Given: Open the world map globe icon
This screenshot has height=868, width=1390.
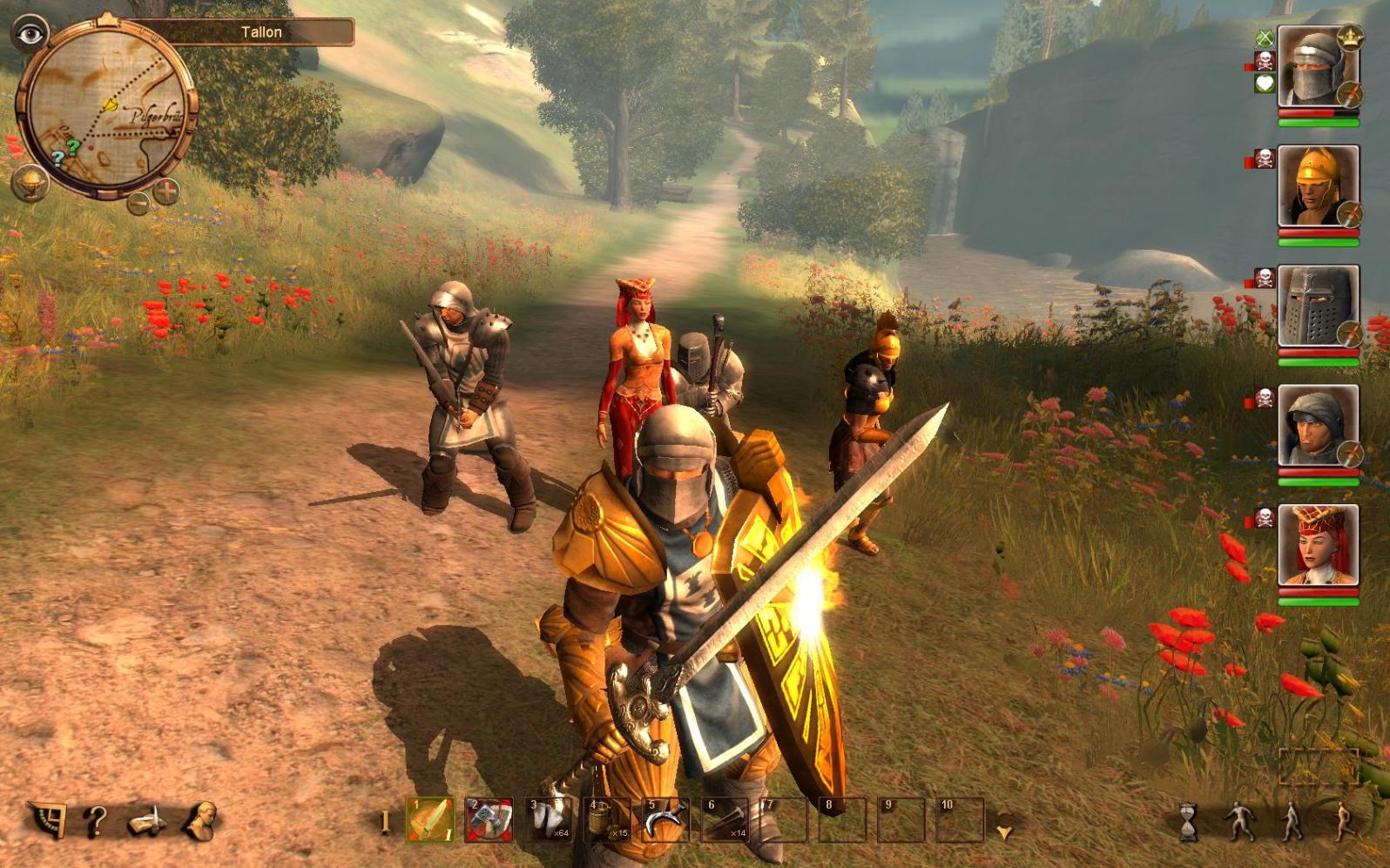Looking at the screenshot, I should (30, 184).
